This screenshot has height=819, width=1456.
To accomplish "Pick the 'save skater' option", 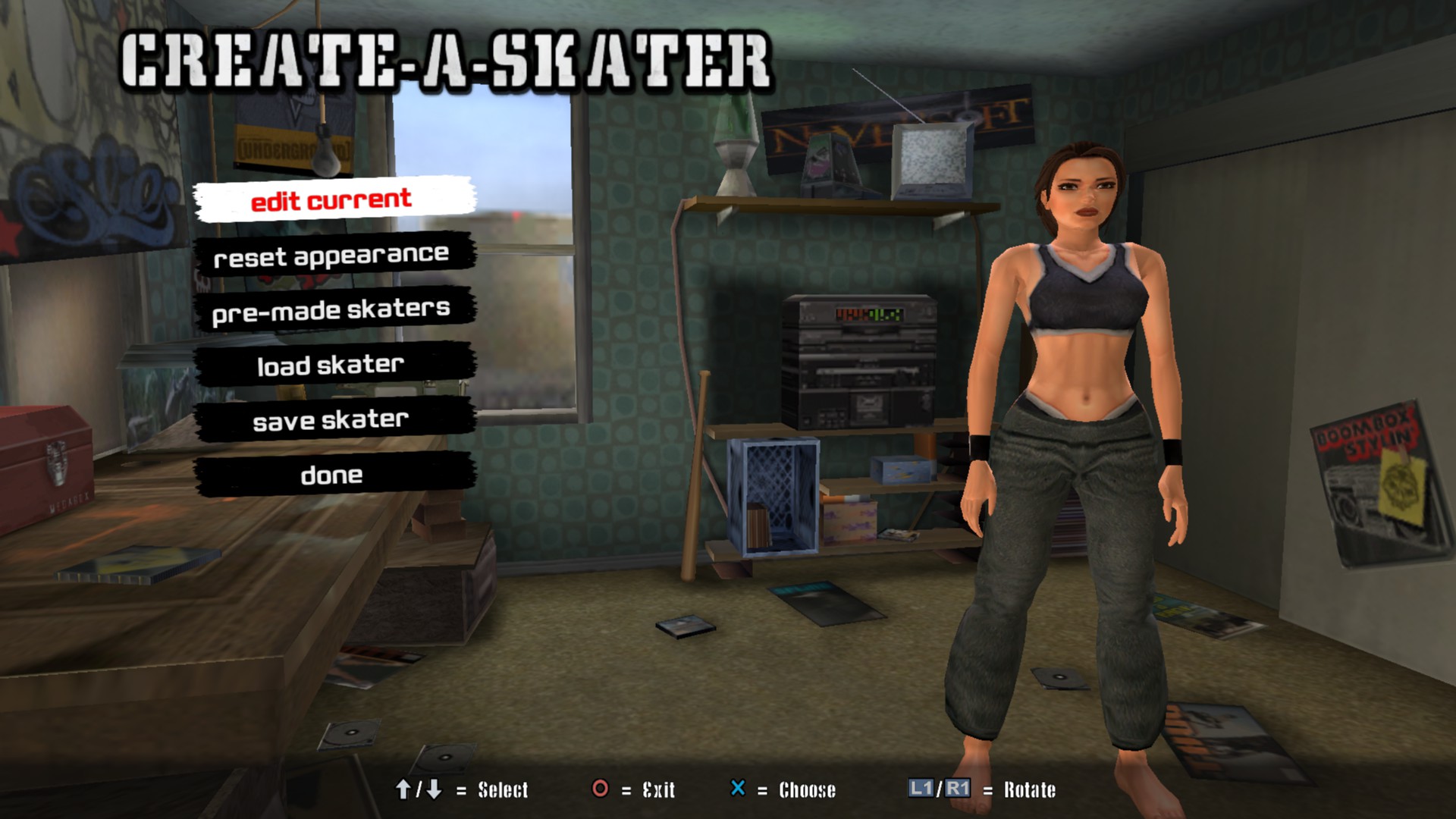I will 332,420.
